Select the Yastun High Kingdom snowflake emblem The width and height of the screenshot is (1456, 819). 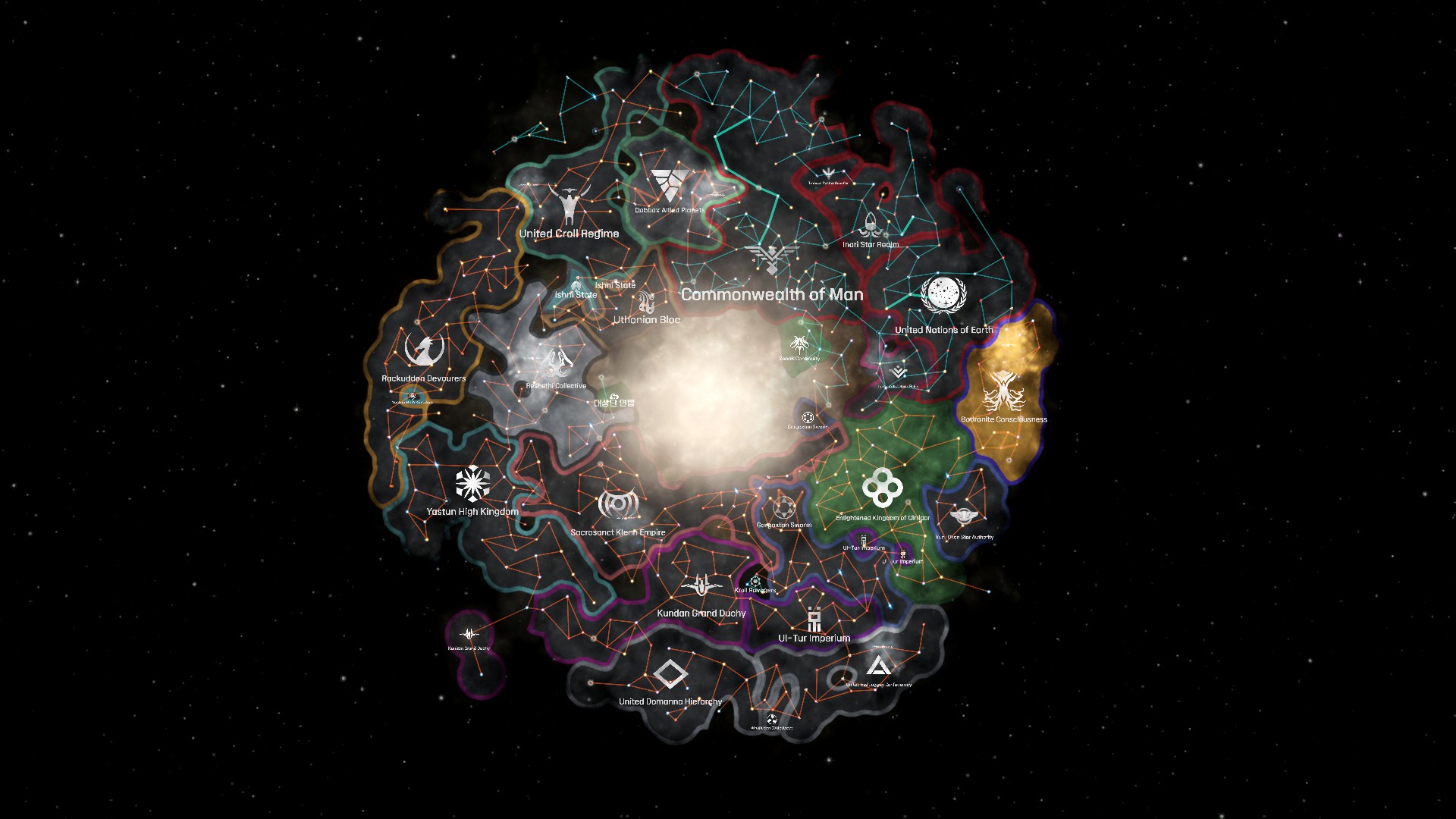pos(472,484)
